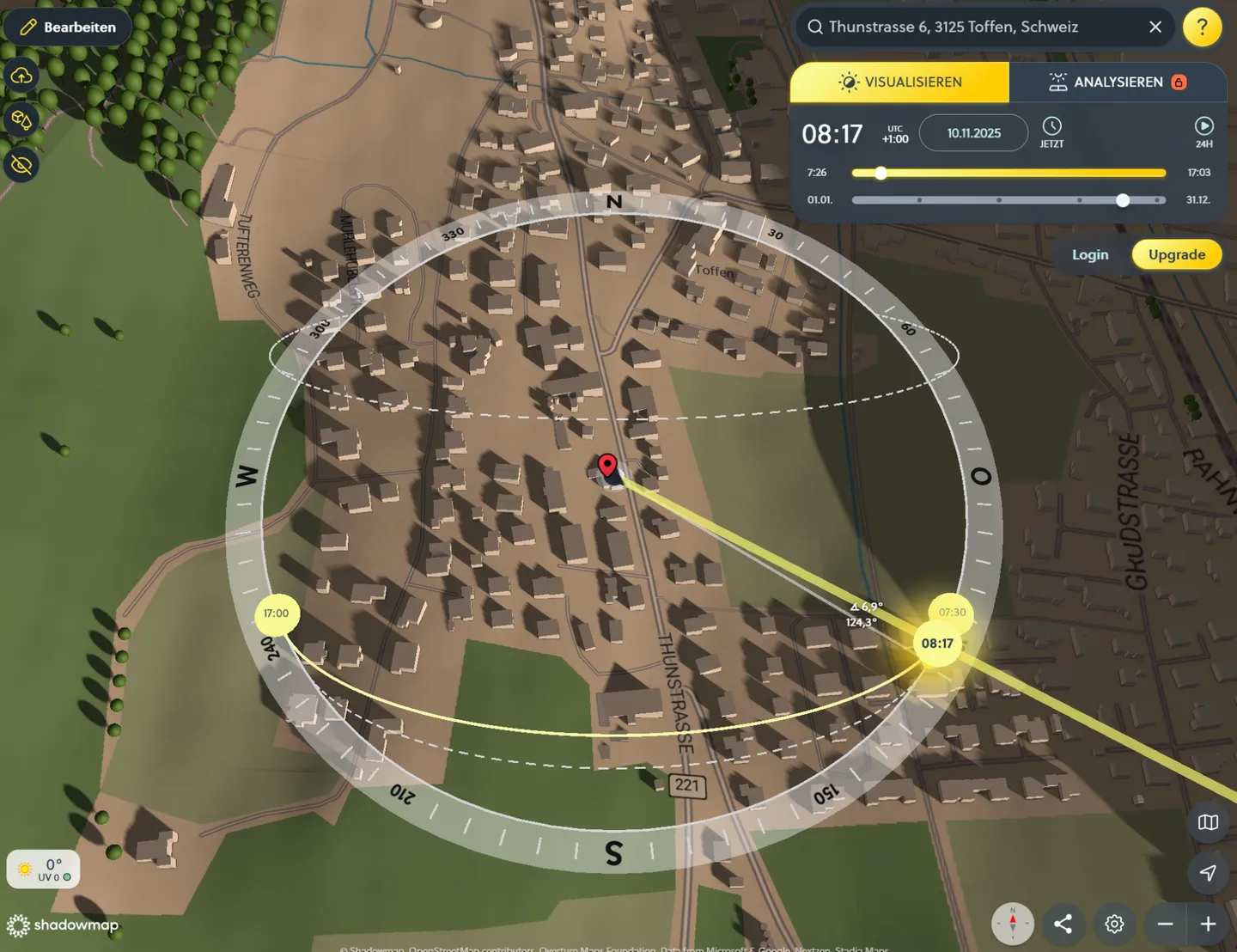Toggle the crossed-out eye visibility icon
1237x952 pixels.
(21, 163)
